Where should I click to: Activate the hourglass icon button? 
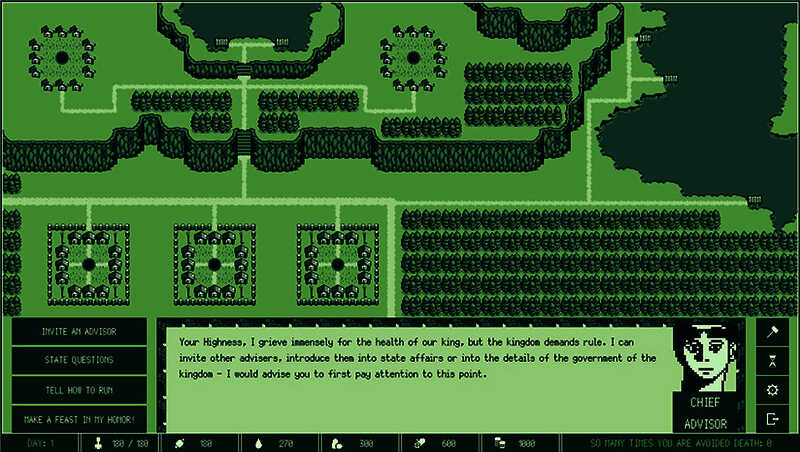click(772, 361)
